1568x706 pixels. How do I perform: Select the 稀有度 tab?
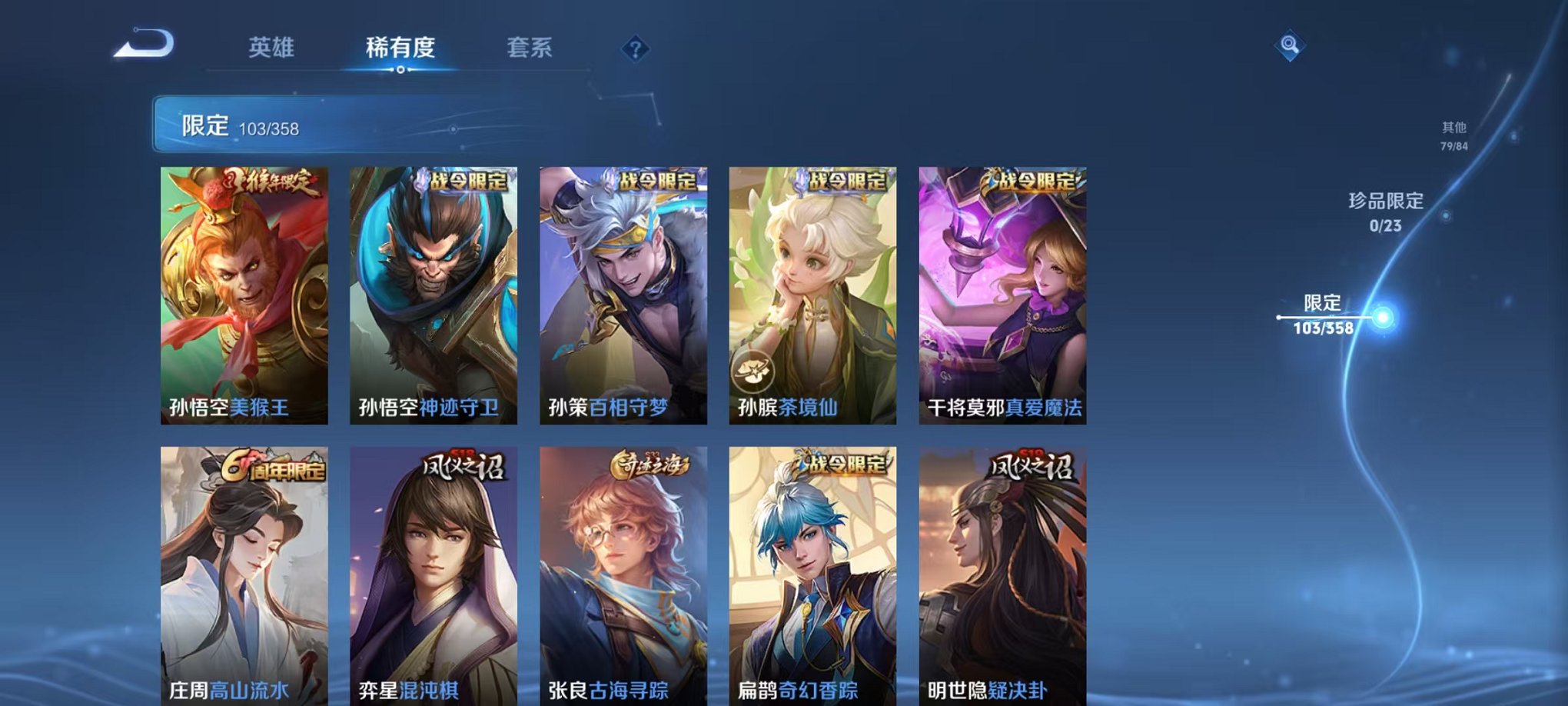click(398, 48)
